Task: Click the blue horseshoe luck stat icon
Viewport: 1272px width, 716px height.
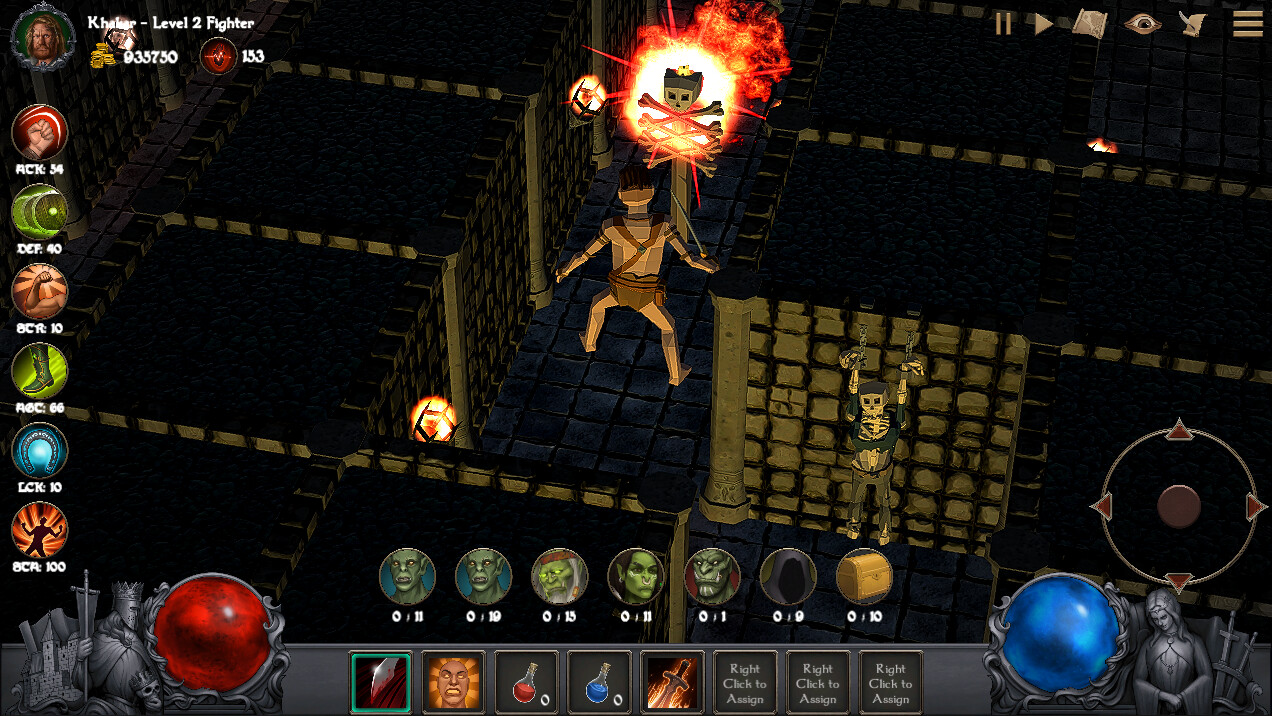Action: tap(40, 451)
